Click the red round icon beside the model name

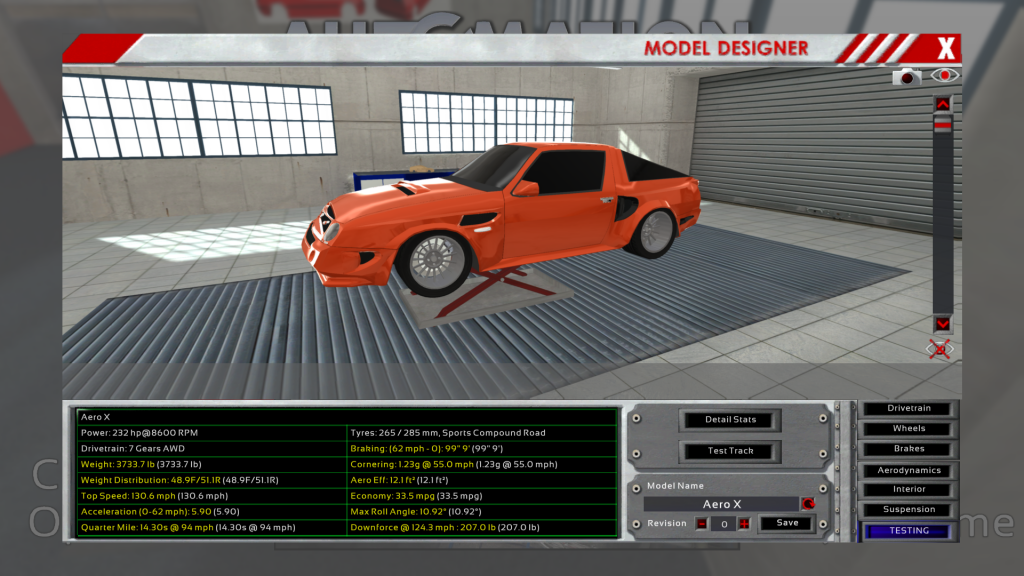pos(807,504)
